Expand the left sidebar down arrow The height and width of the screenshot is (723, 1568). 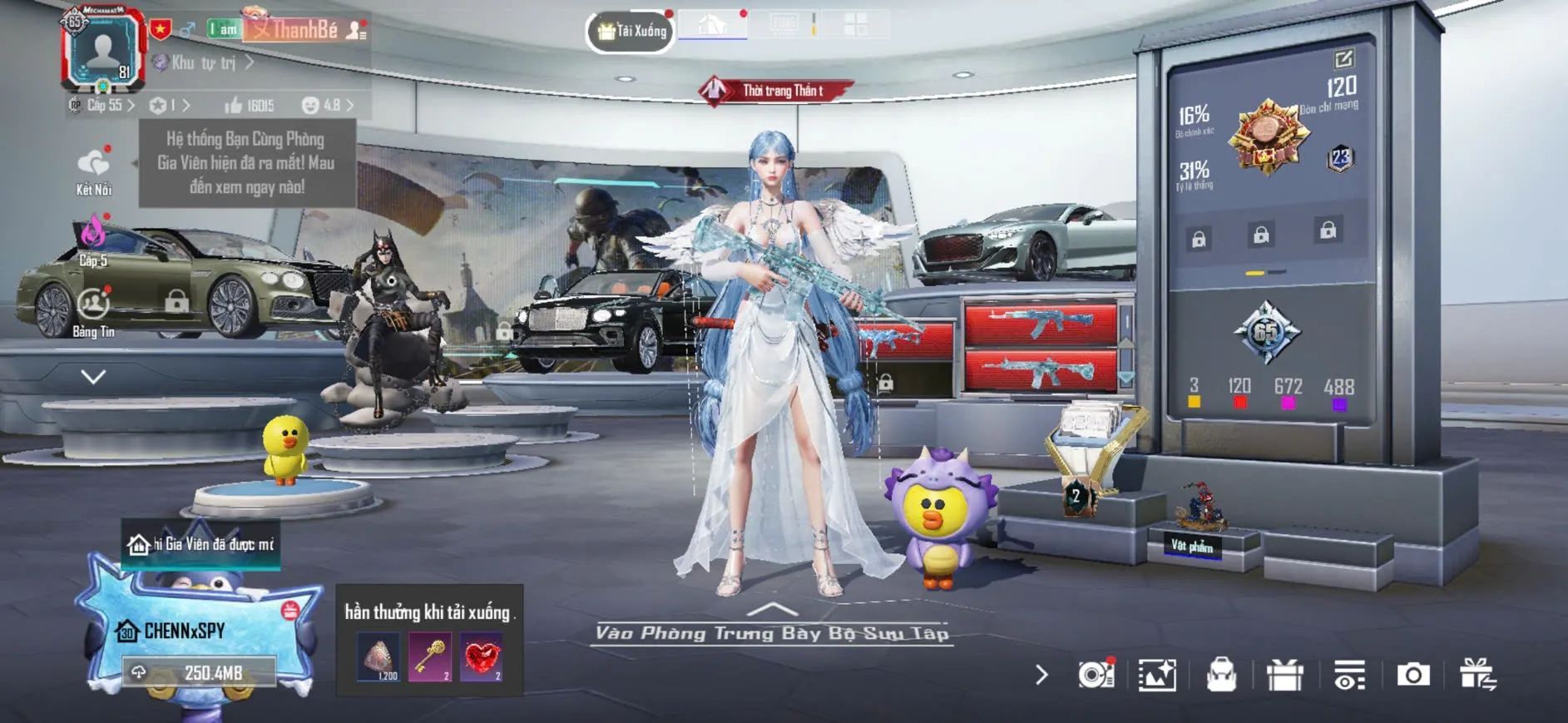coord(93,377)
